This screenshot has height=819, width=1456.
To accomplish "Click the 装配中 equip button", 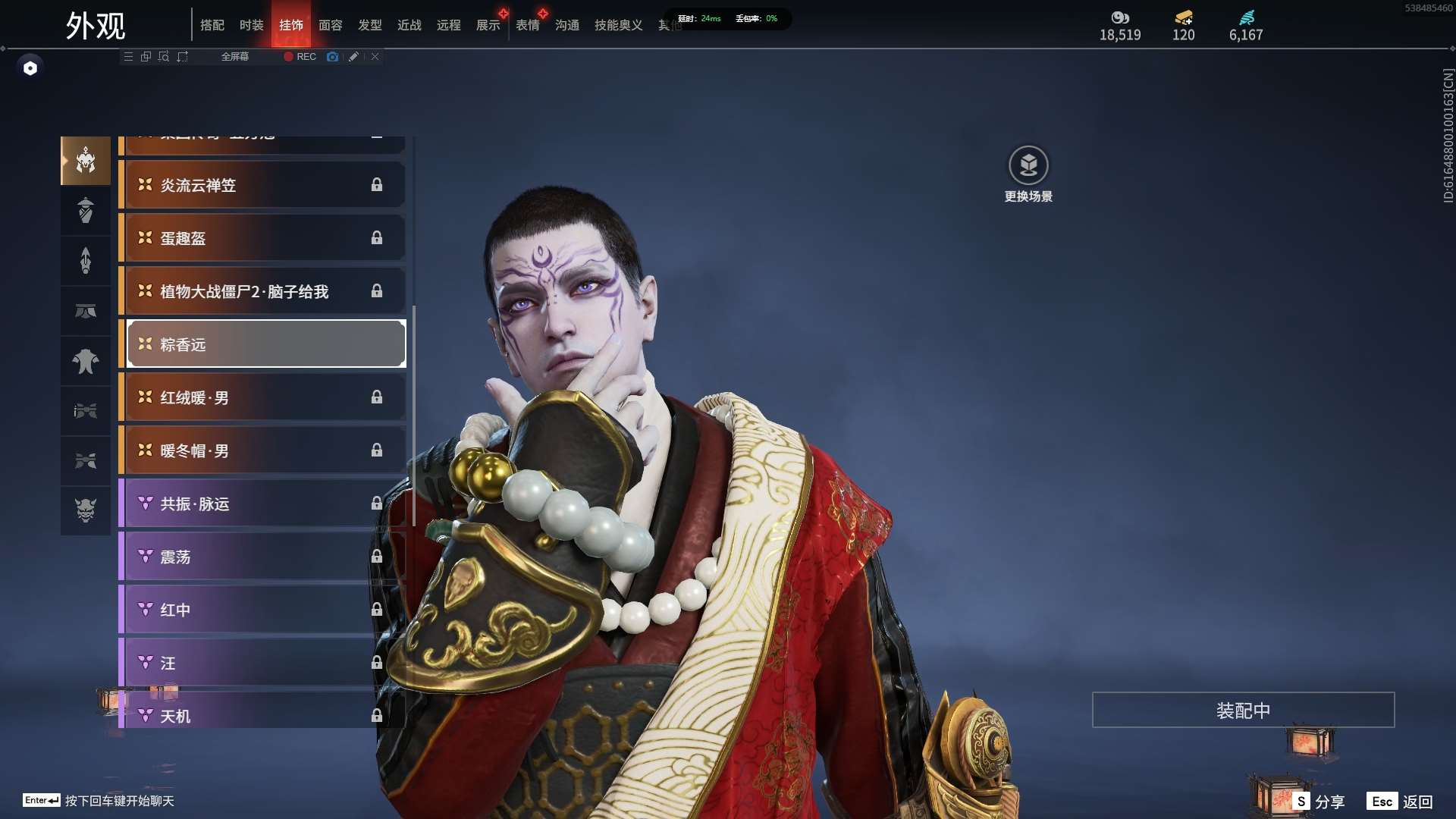I will pos(1243,710).
